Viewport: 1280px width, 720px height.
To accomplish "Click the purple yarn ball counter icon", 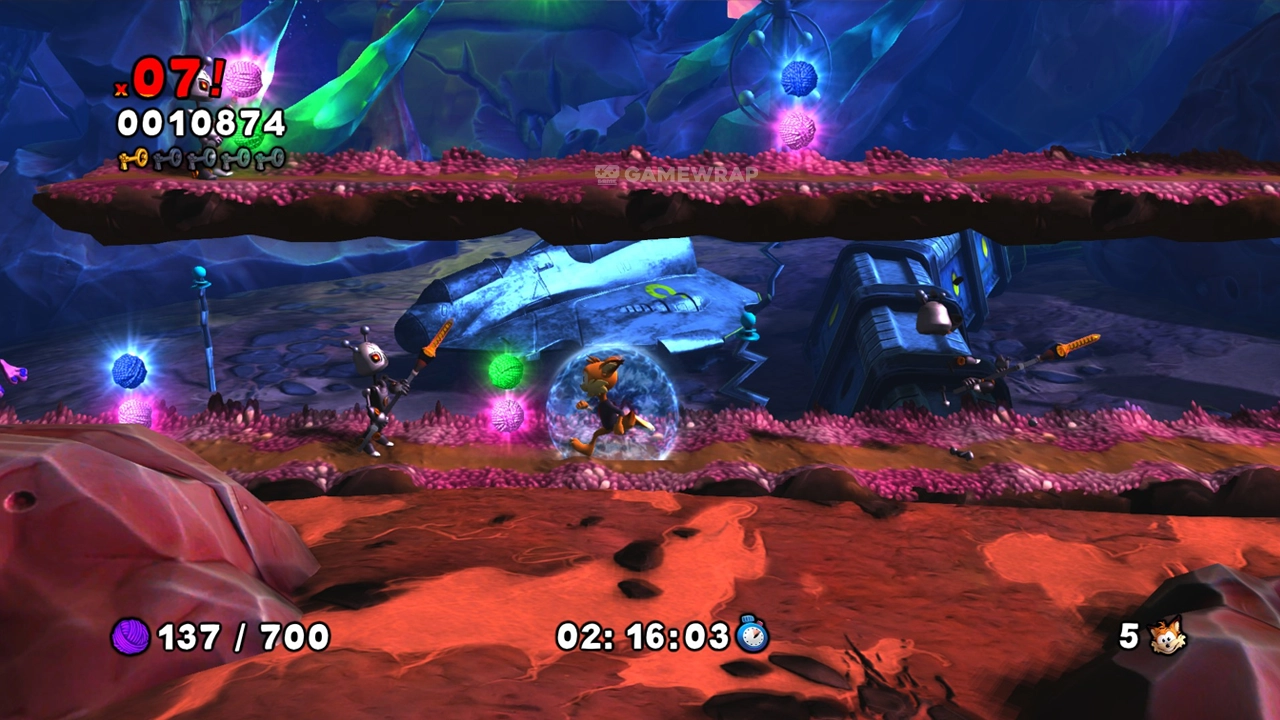I will [x=130, y=636].
